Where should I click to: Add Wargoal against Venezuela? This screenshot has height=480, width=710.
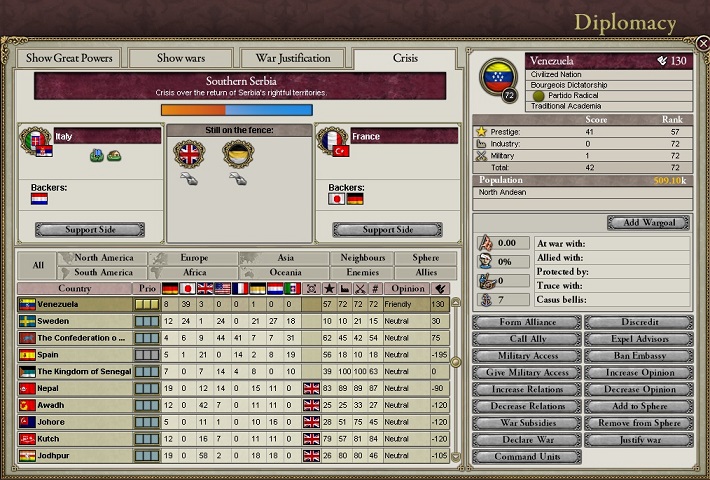pos(648,222)
